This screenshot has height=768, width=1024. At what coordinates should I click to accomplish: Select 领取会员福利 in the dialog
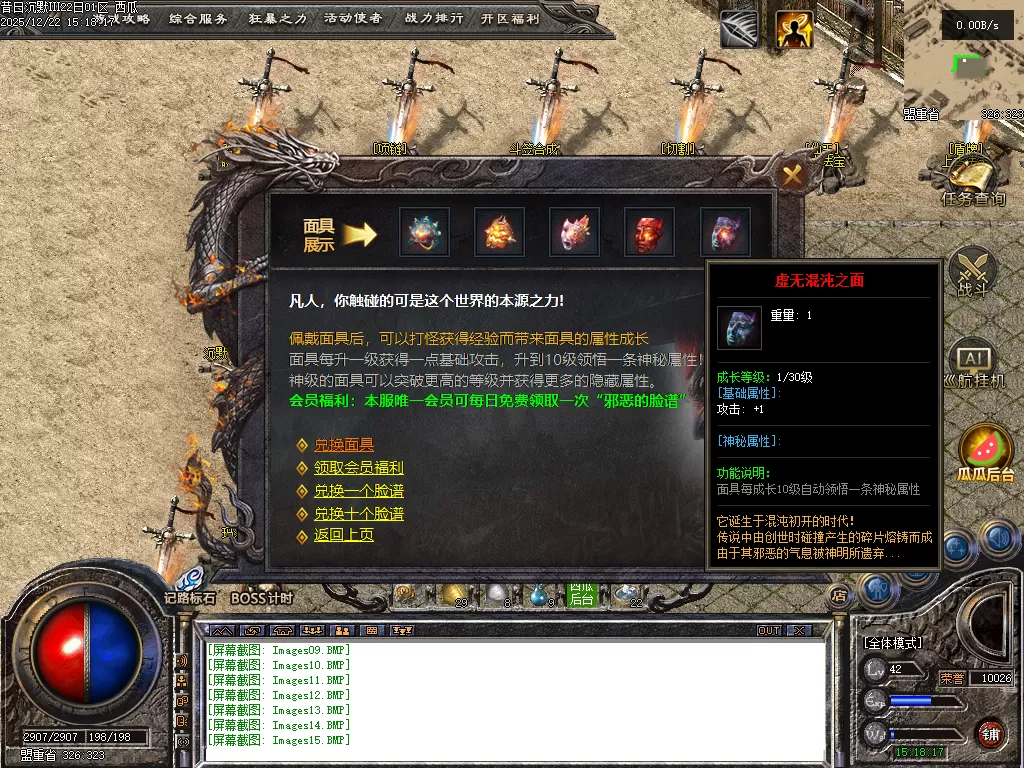click(x=358, y=468)
